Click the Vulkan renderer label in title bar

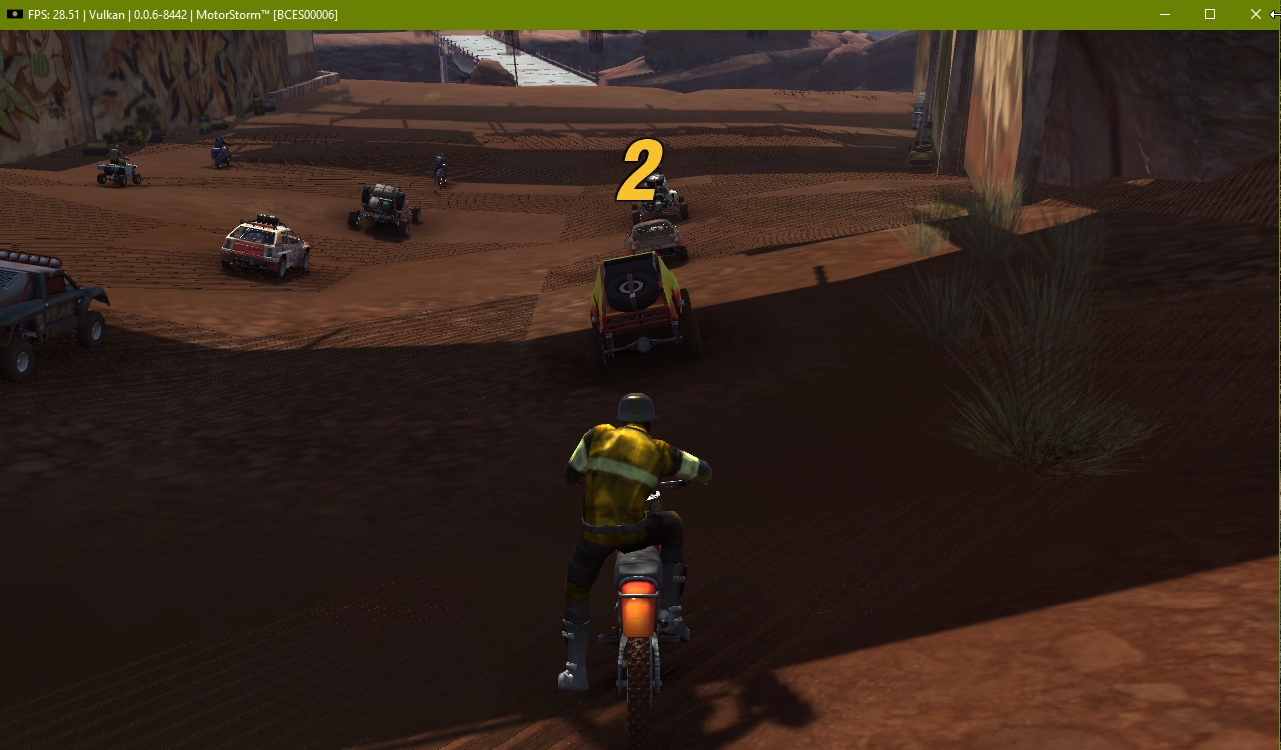click(x=107, y=14)
